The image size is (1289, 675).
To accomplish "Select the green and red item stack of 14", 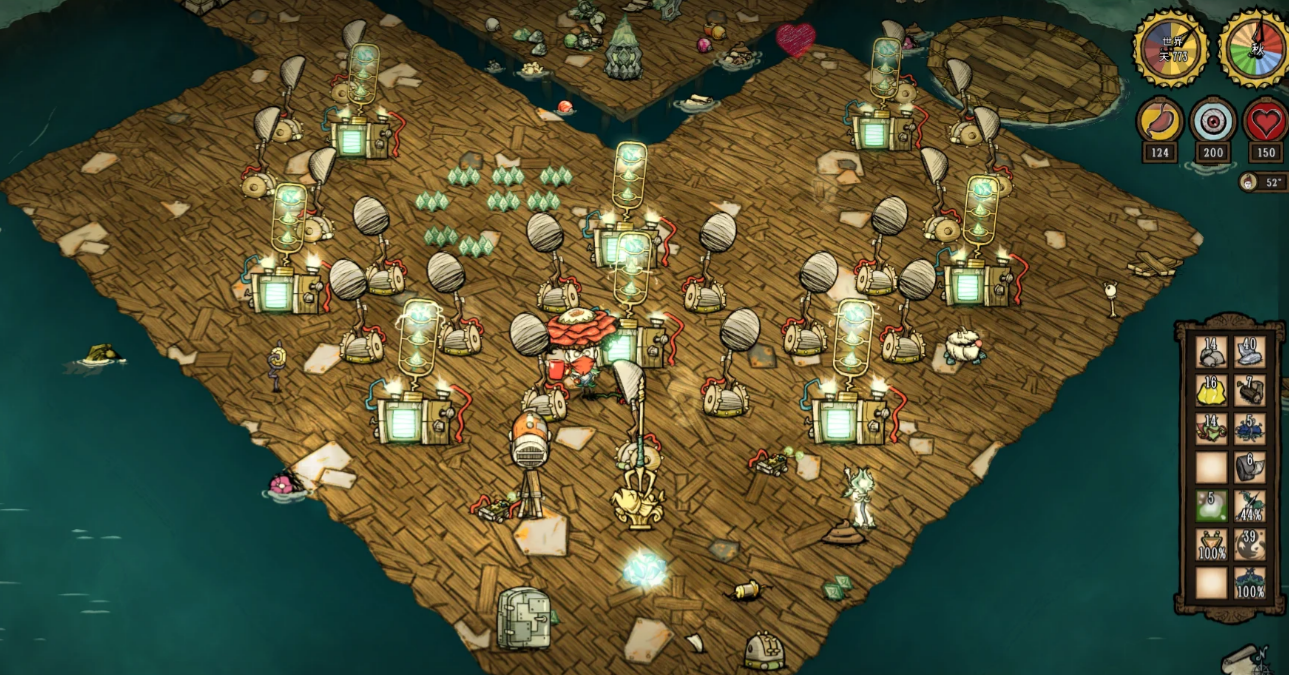I will (x=1212, y=428).
